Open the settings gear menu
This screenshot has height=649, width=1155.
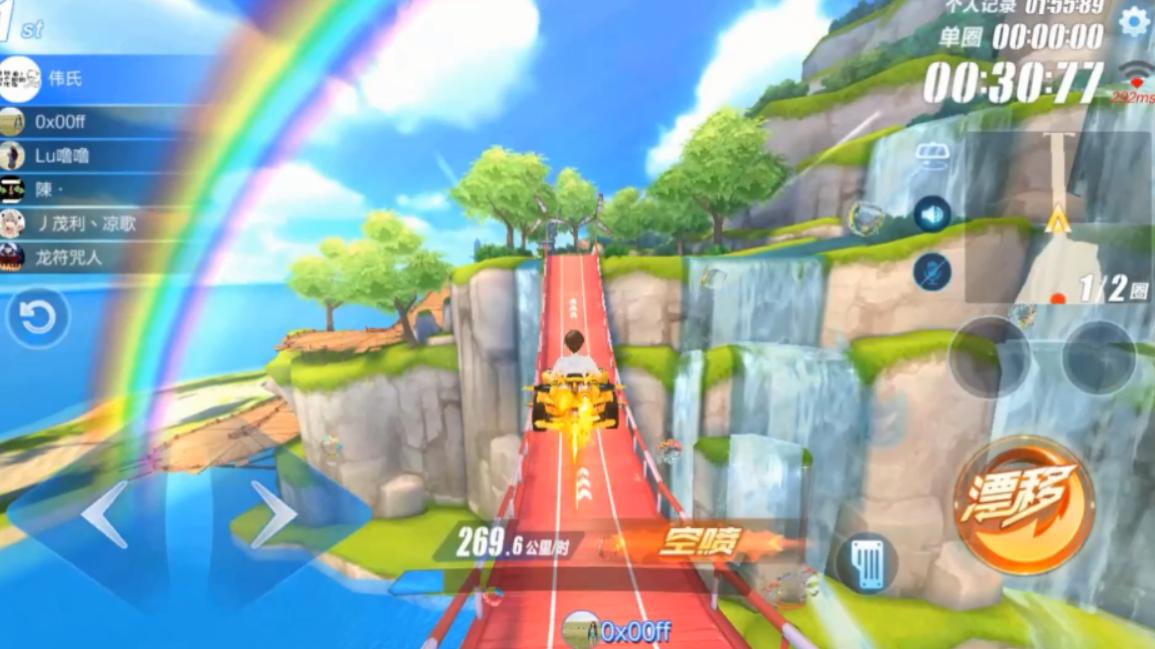(1133, 22)
